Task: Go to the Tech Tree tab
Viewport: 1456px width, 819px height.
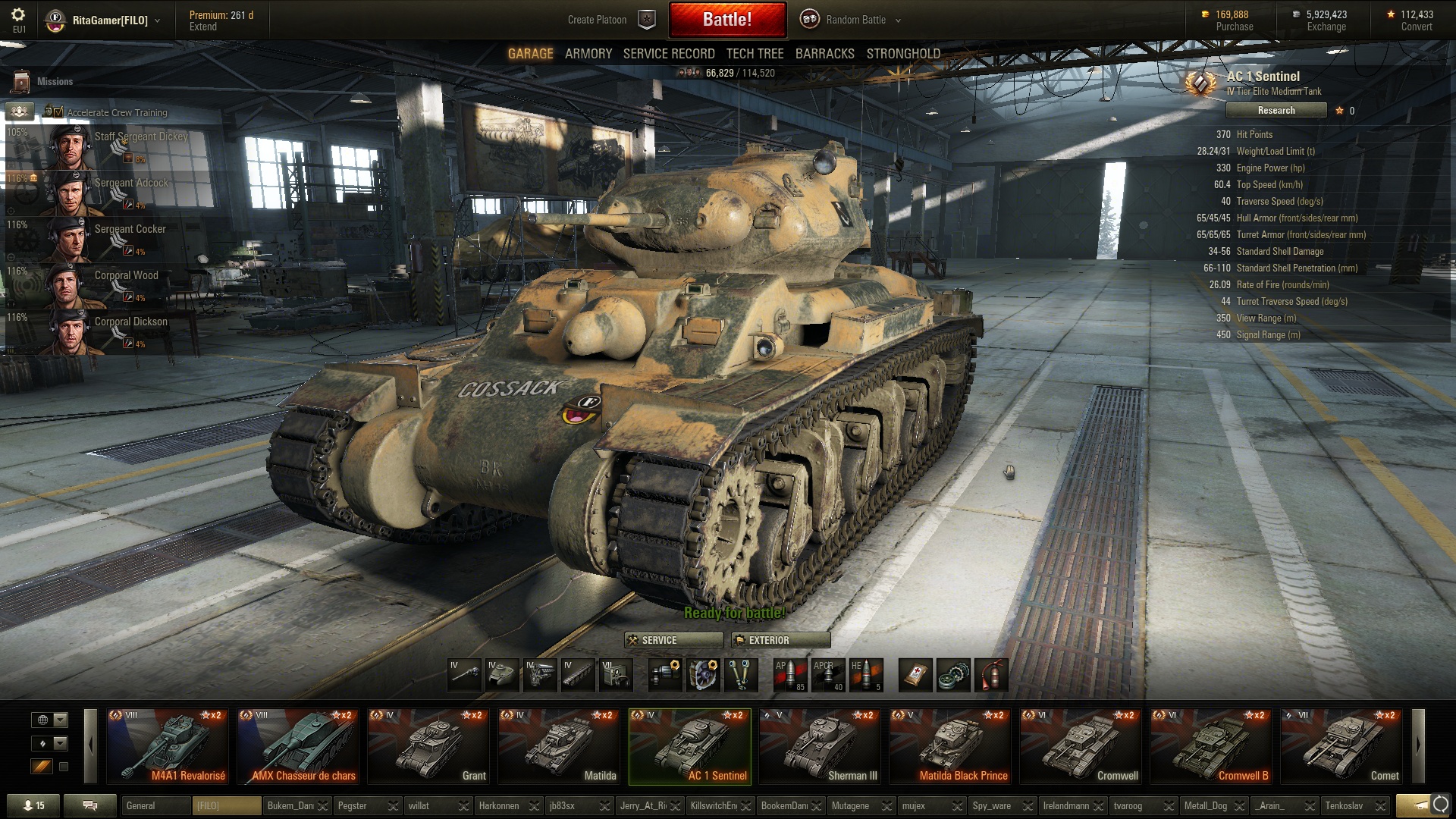Action: [755, 54]
